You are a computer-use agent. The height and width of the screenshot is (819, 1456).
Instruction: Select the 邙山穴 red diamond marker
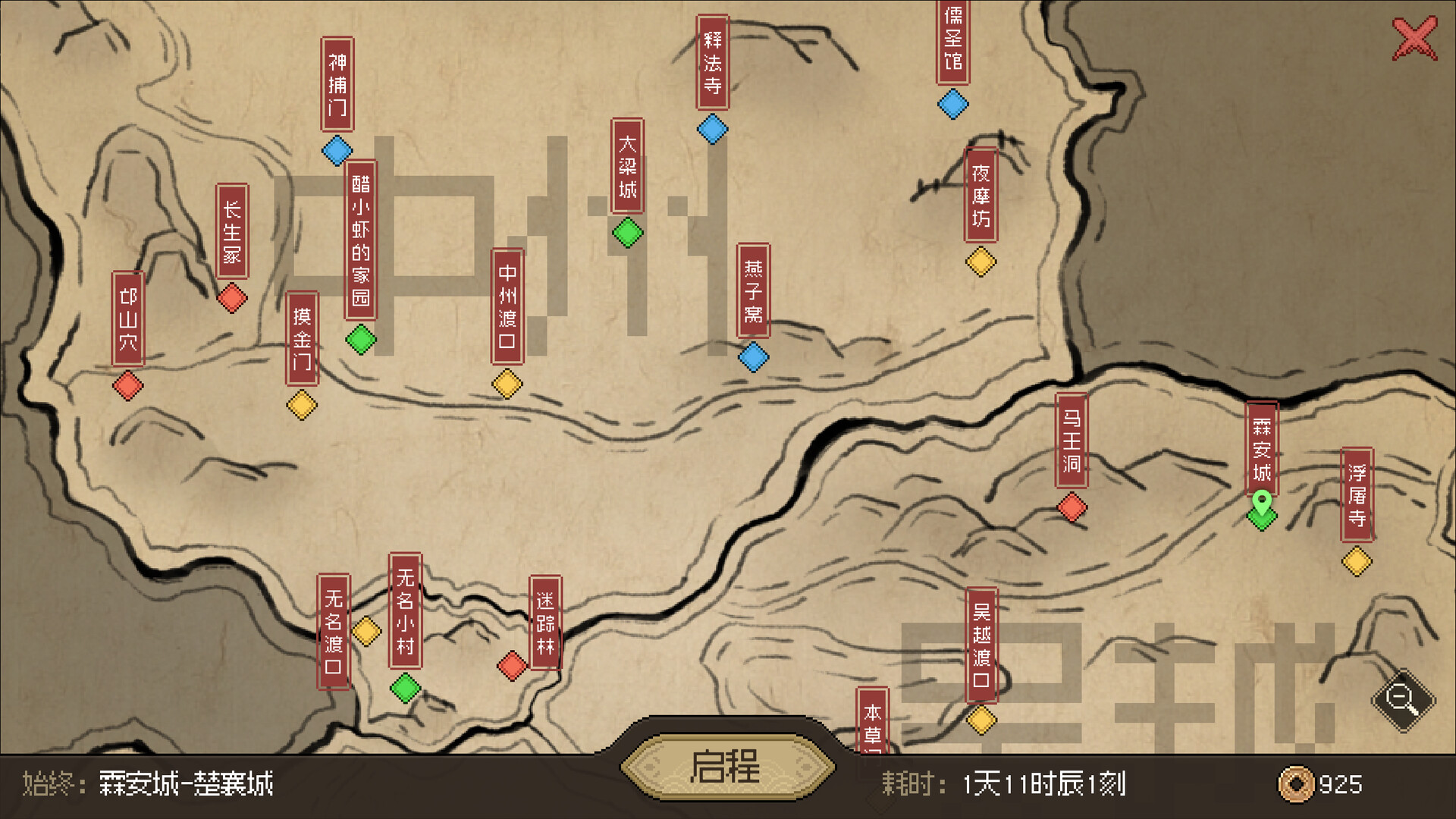[127, 386]
